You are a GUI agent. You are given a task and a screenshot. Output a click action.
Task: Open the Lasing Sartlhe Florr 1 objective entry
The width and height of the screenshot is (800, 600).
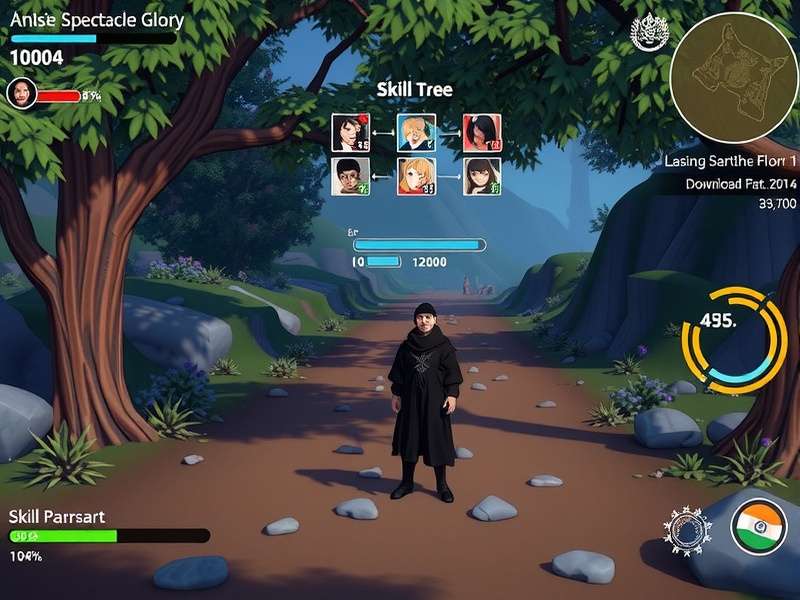(730, 160)
